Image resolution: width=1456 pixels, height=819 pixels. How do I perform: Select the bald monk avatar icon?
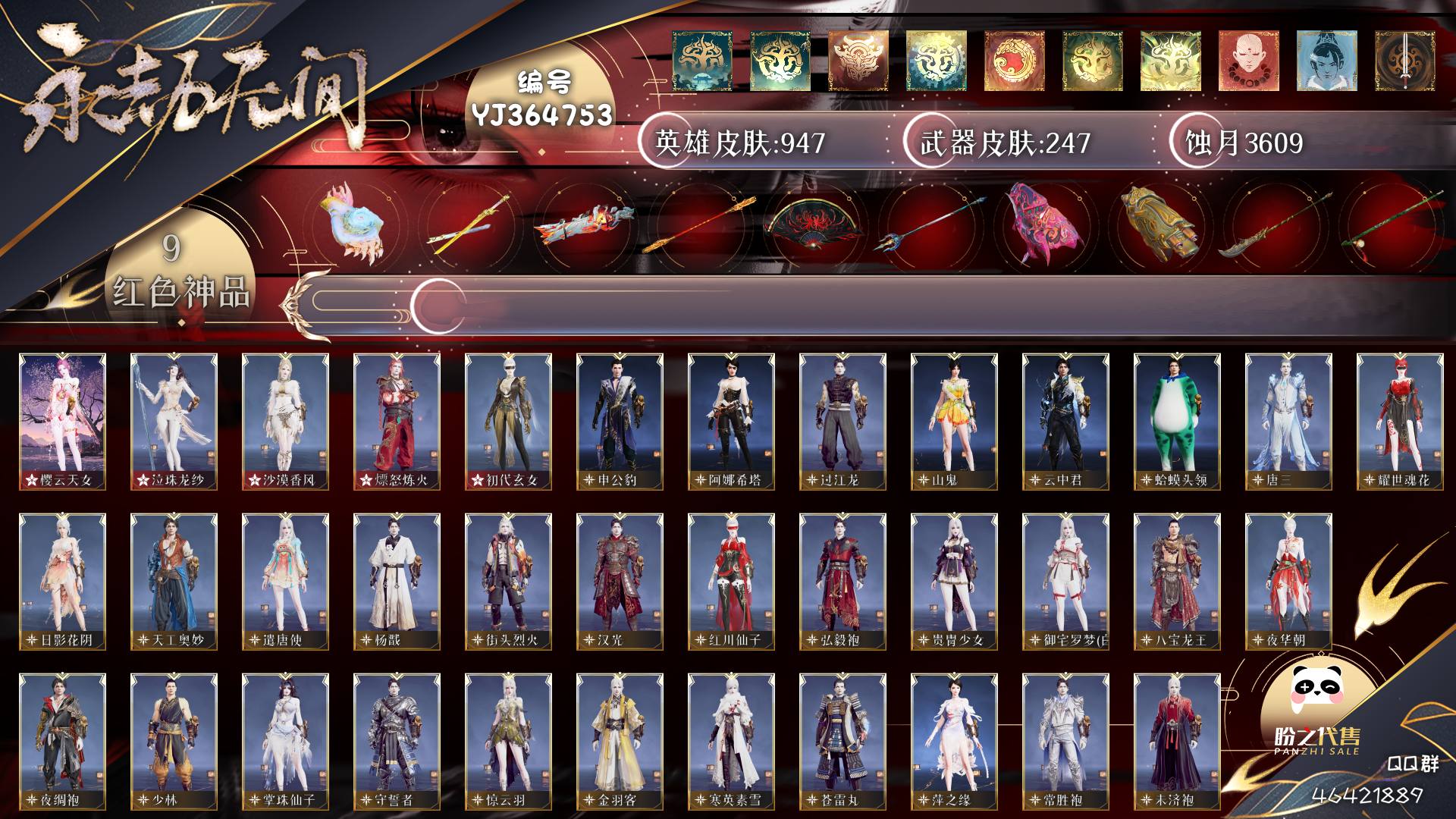click(1248, 61)
